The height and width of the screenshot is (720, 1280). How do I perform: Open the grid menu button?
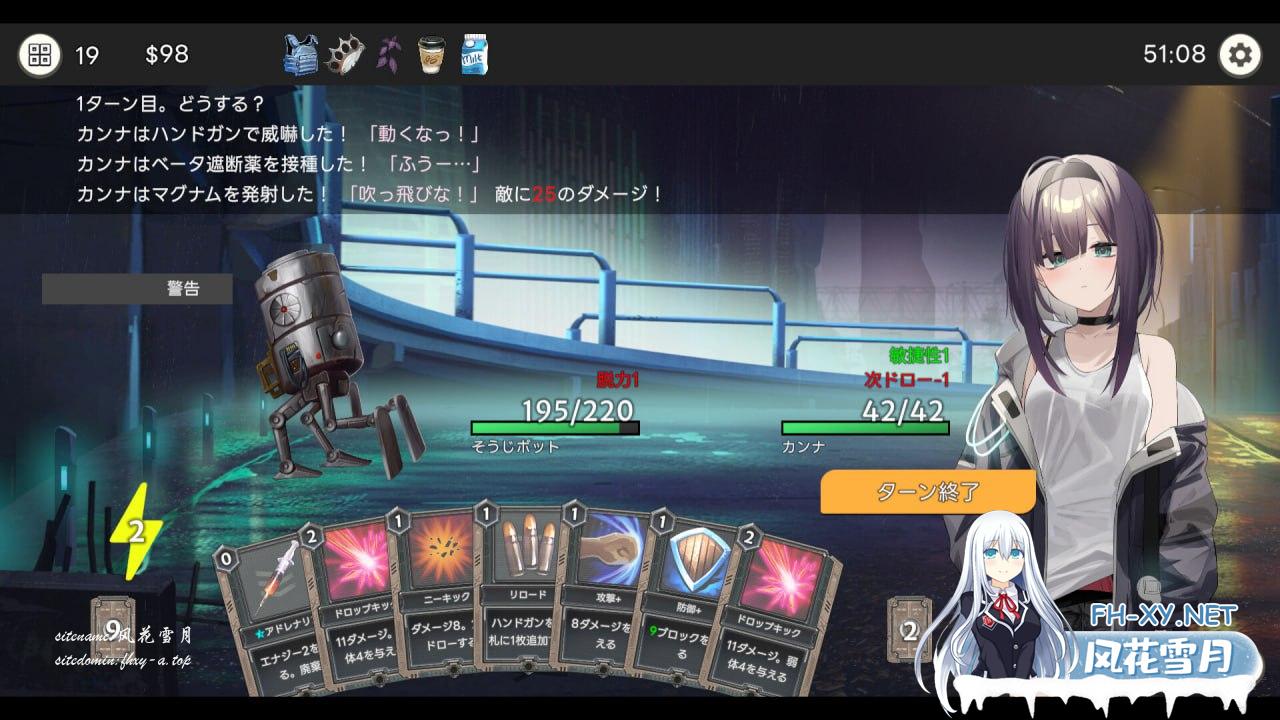pos(39,54)
